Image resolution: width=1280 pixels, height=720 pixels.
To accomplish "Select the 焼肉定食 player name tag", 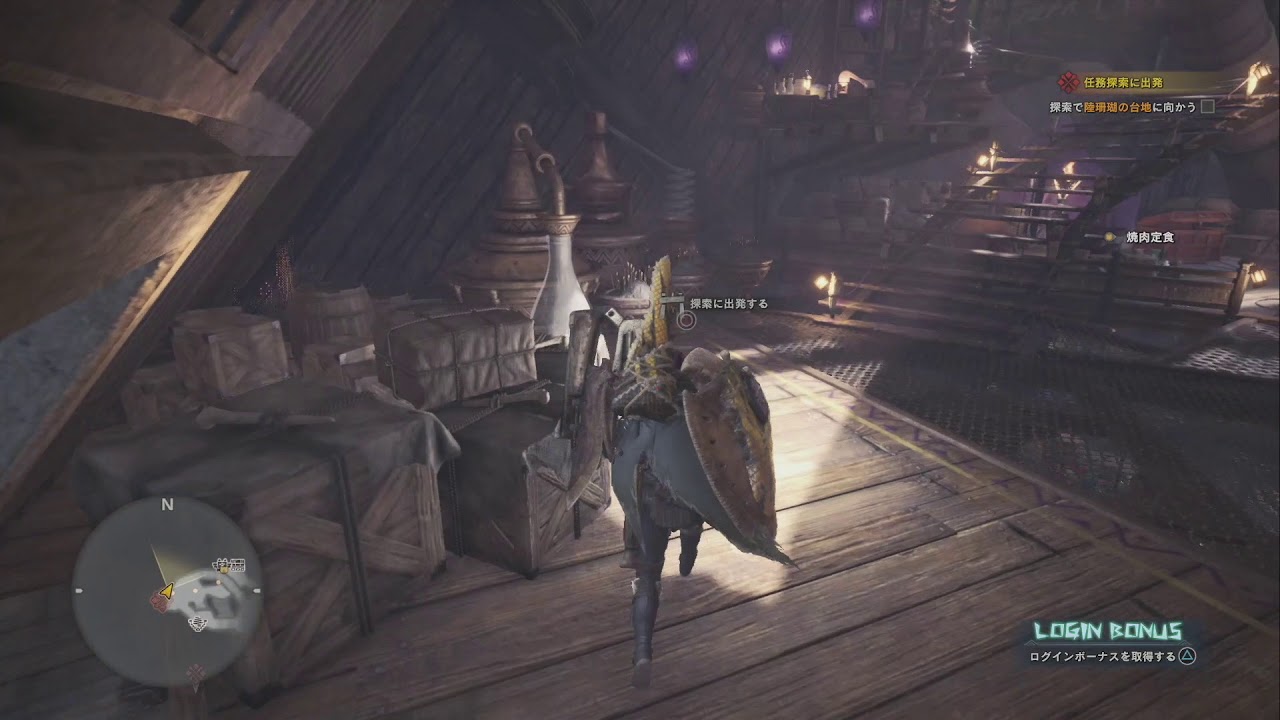I will tap(1148, 238).
